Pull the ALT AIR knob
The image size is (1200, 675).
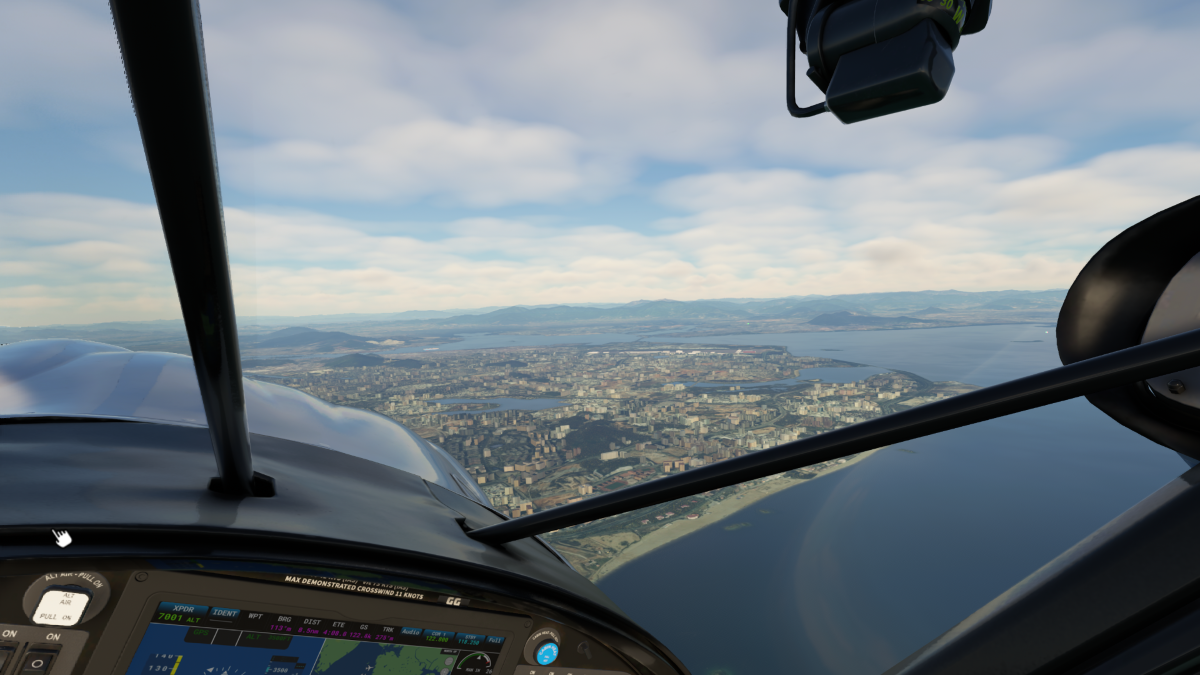click(x=61, y=605)
